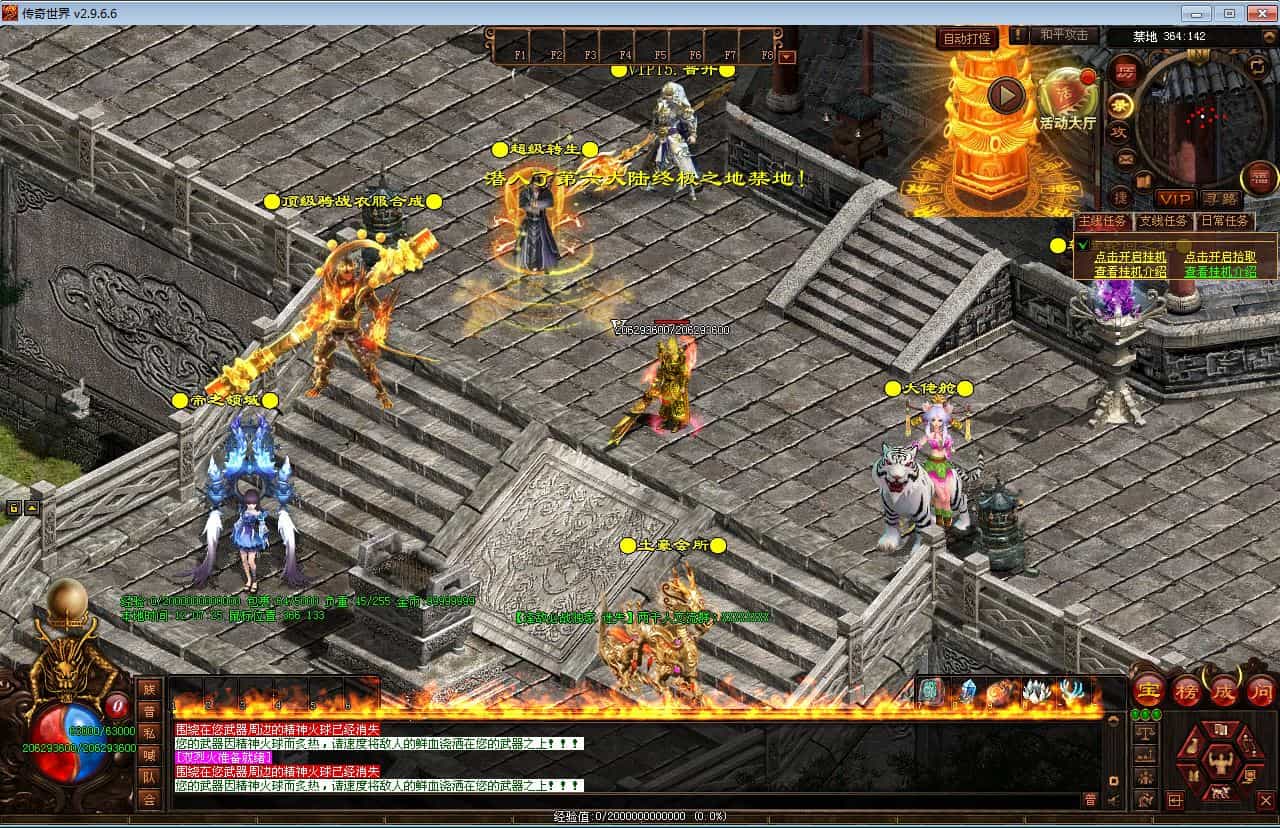
Task: Switch to the 主线任务 tab
Action: [1103, 221]
